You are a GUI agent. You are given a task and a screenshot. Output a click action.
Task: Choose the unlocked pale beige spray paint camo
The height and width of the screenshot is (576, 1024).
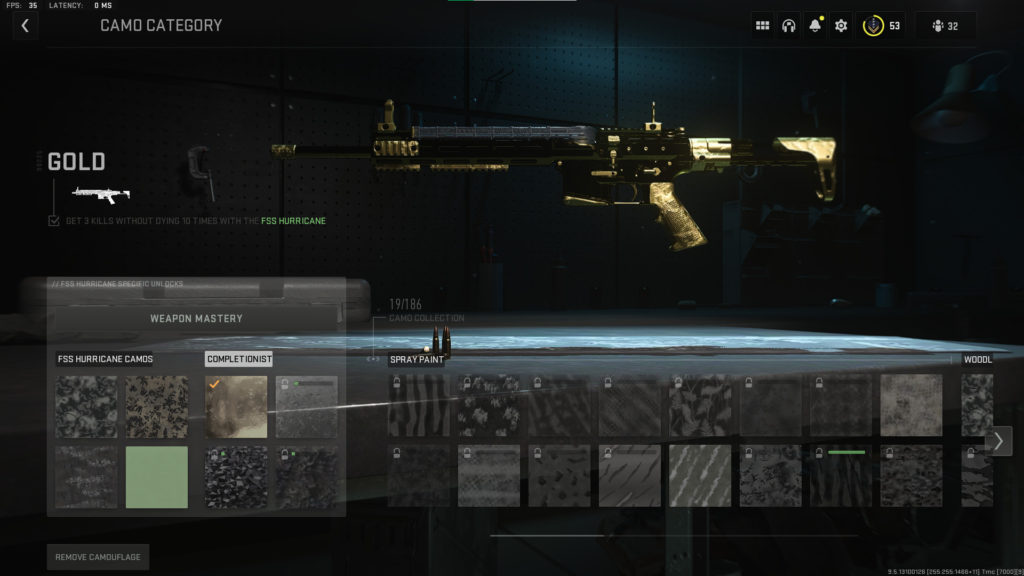[911, 405]
